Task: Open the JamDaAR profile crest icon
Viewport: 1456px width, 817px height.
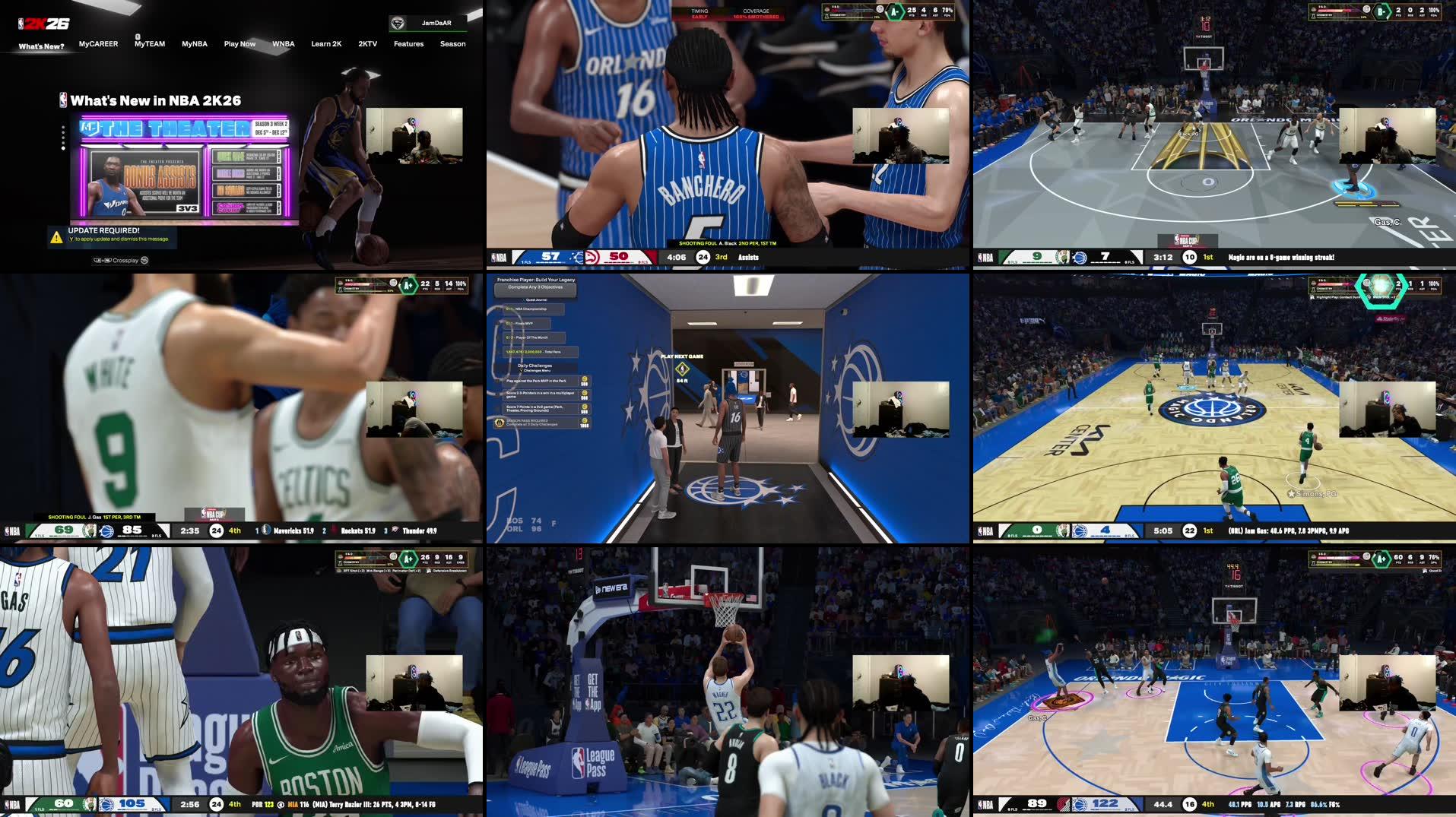Action: coord(398,23)
